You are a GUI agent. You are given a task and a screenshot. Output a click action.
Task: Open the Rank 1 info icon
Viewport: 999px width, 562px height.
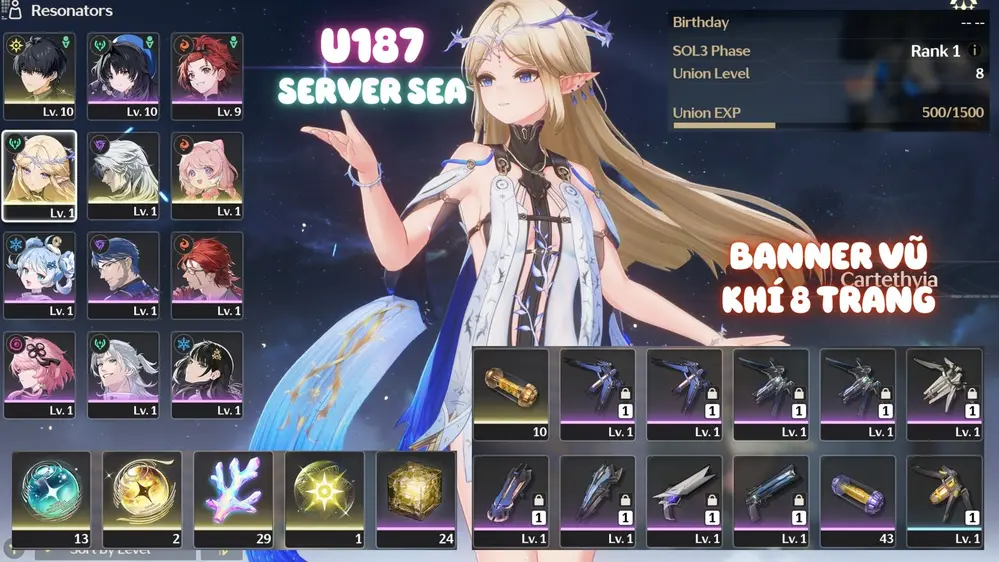[975, 51]
